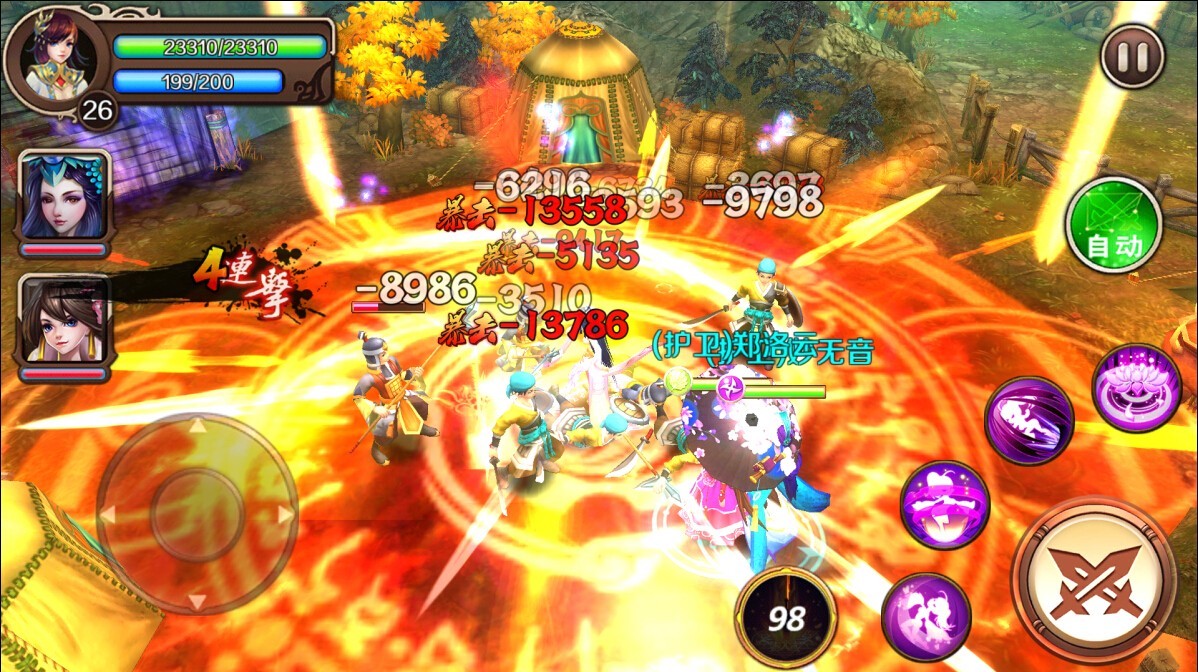Cast the purple spinning dancer skill

944,504
